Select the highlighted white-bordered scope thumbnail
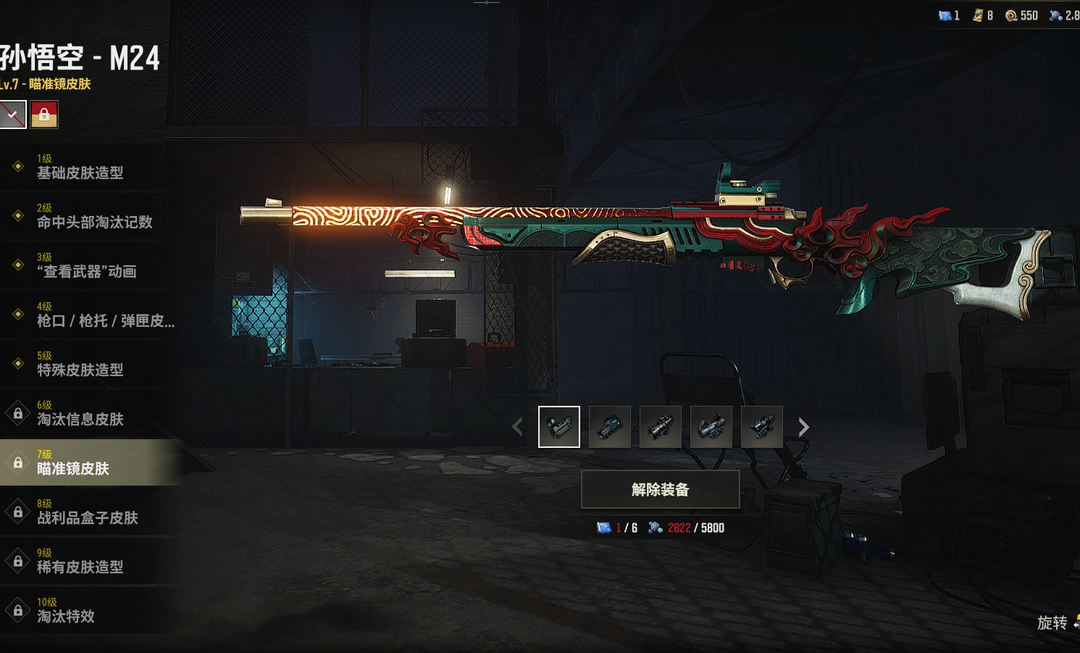This screenshot has width=1080, height=653. [x=559, y=427]
